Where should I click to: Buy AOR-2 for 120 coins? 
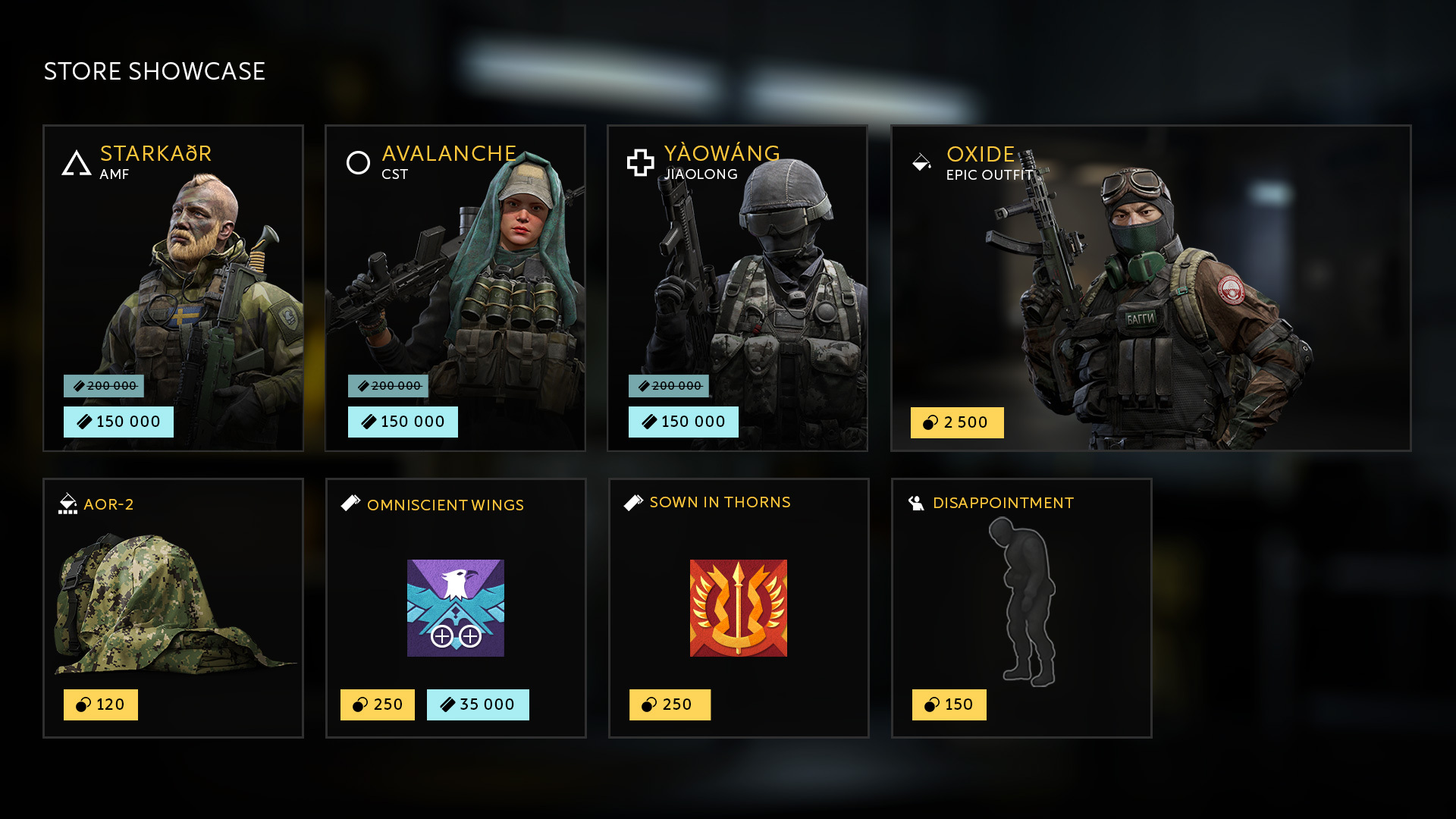101,705
